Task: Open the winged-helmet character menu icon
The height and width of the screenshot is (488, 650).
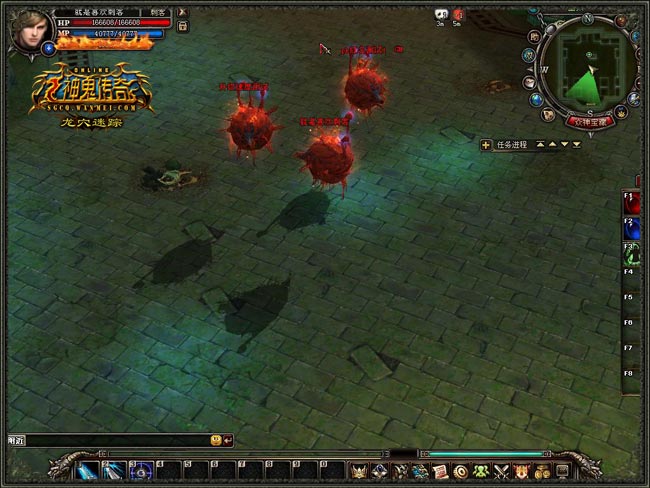Action: [x=356, y=471]
